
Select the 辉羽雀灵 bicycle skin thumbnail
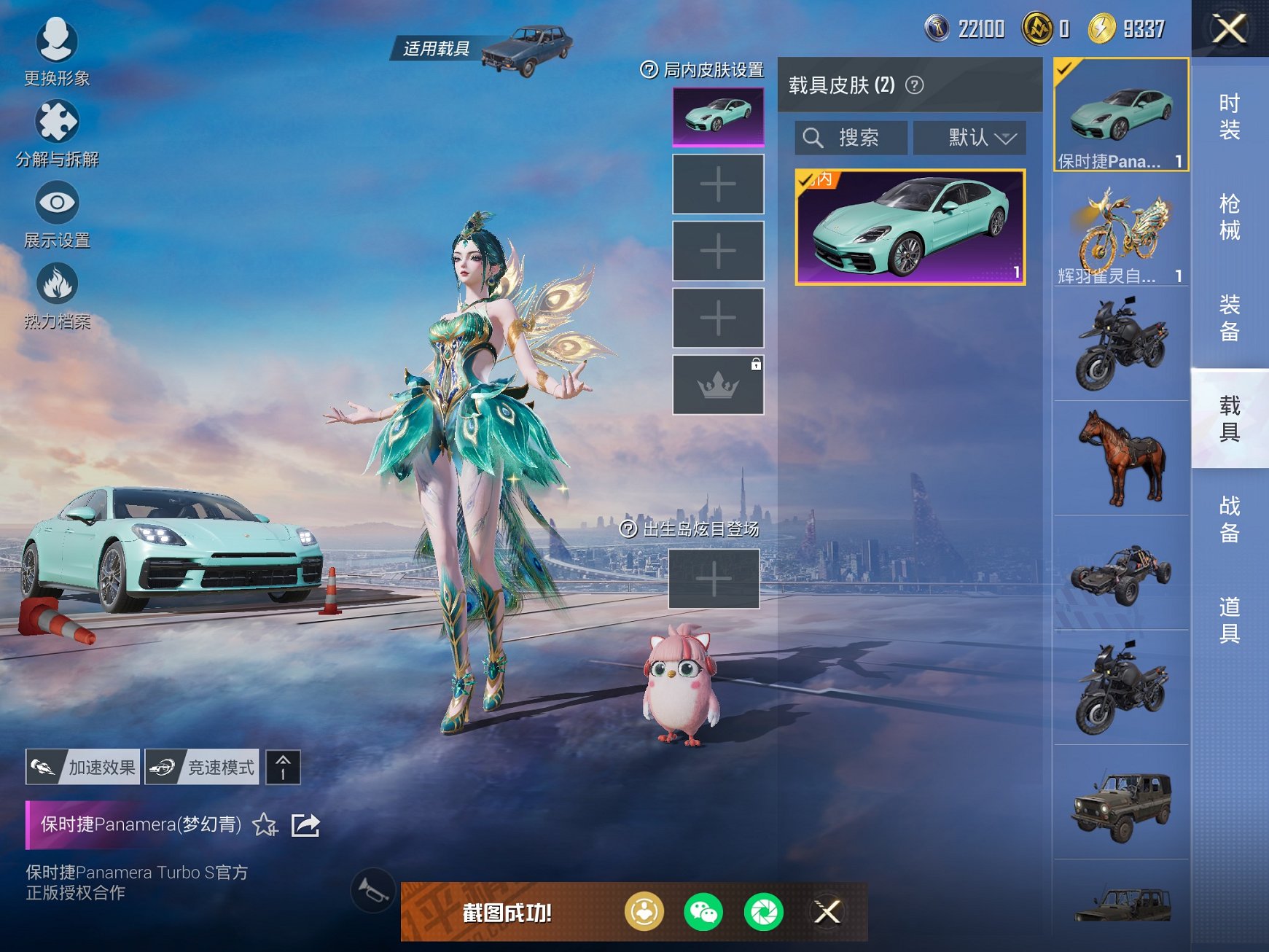pos(1120,228)
